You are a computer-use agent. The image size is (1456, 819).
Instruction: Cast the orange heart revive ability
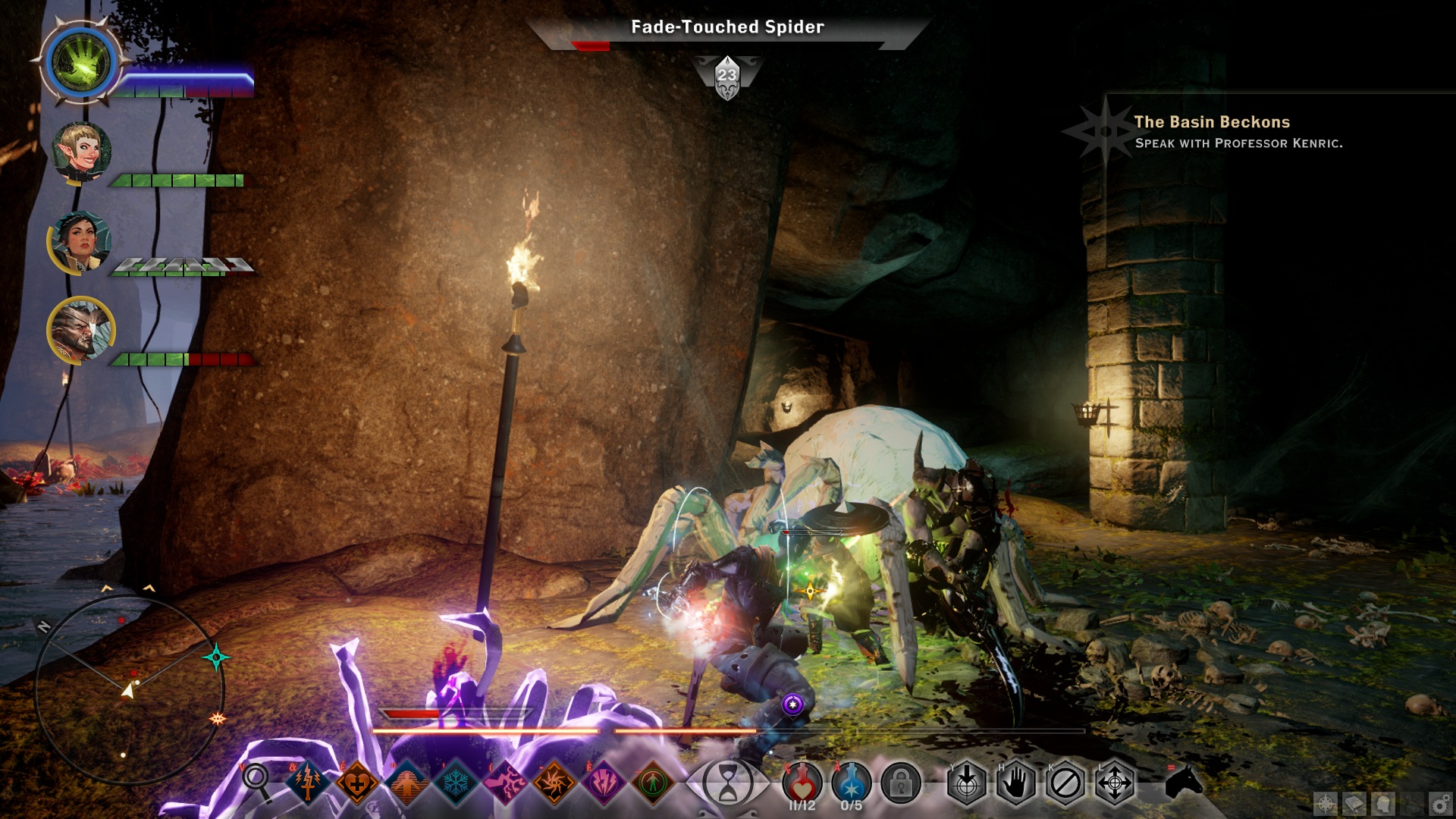click(357, 782)
